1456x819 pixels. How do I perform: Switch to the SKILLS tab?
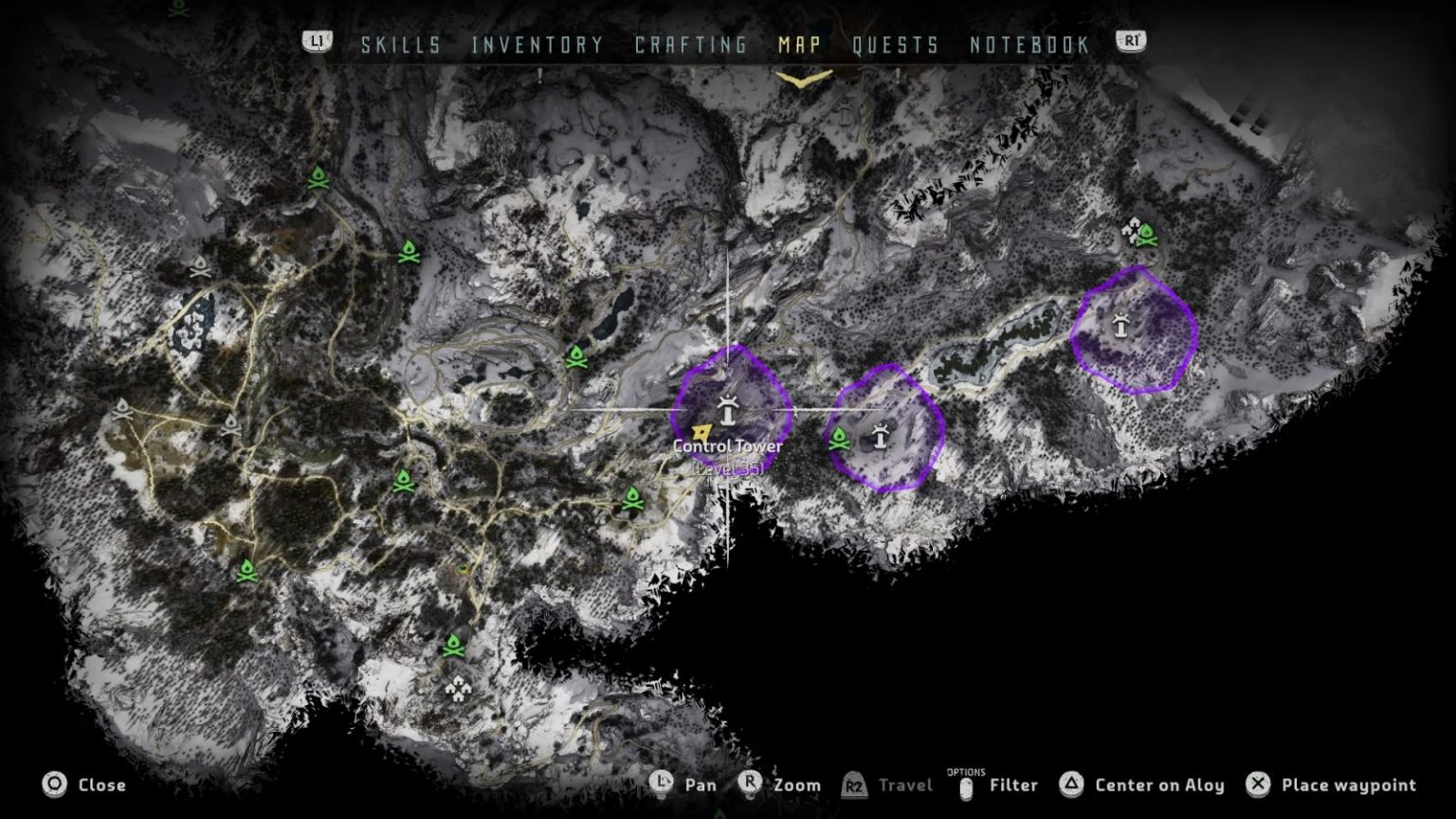(399, 44)
